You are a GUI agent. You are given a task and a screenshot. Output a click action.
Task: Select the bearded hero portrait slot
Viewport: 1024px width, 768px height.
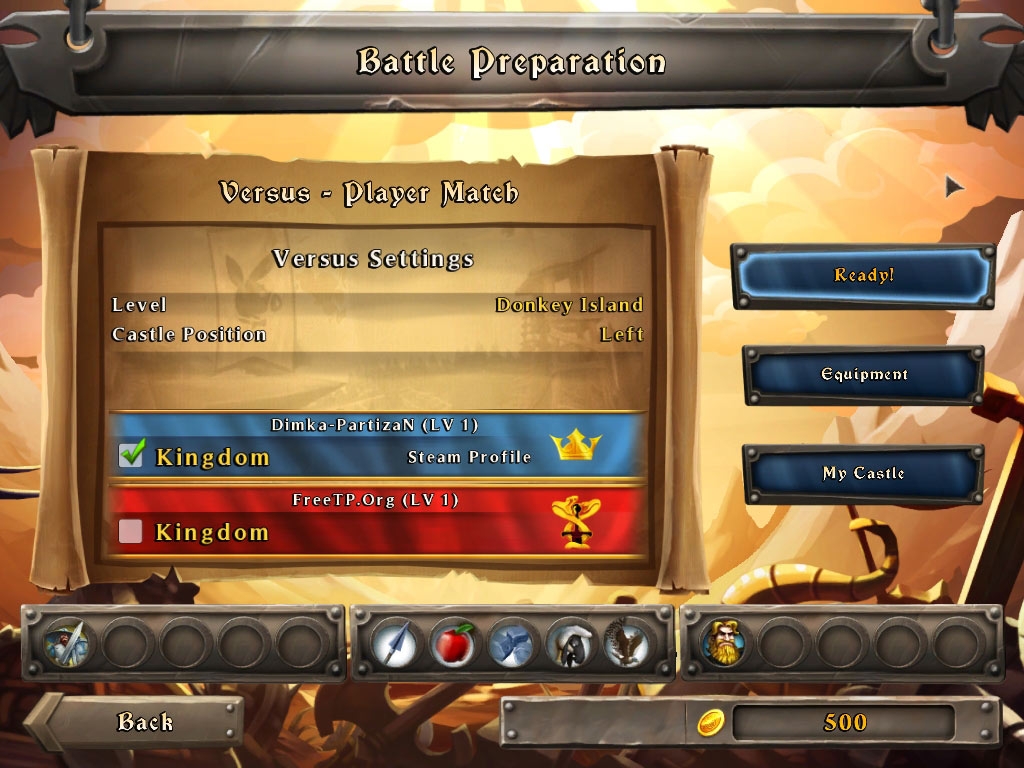coord(724,643)
